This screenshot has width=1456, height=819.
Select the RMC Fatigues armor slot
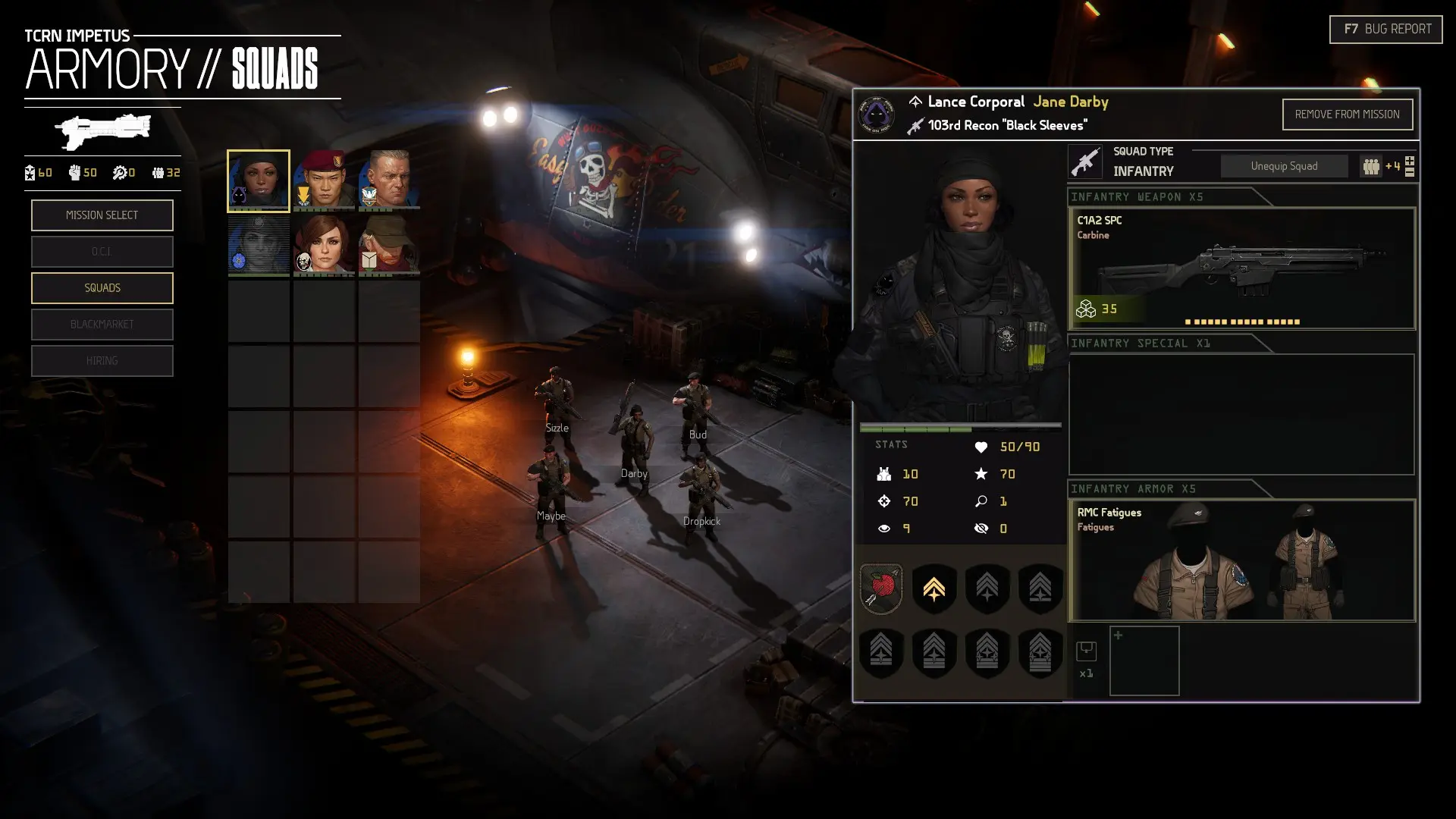pyautogui.click(x=1241, y=560)
